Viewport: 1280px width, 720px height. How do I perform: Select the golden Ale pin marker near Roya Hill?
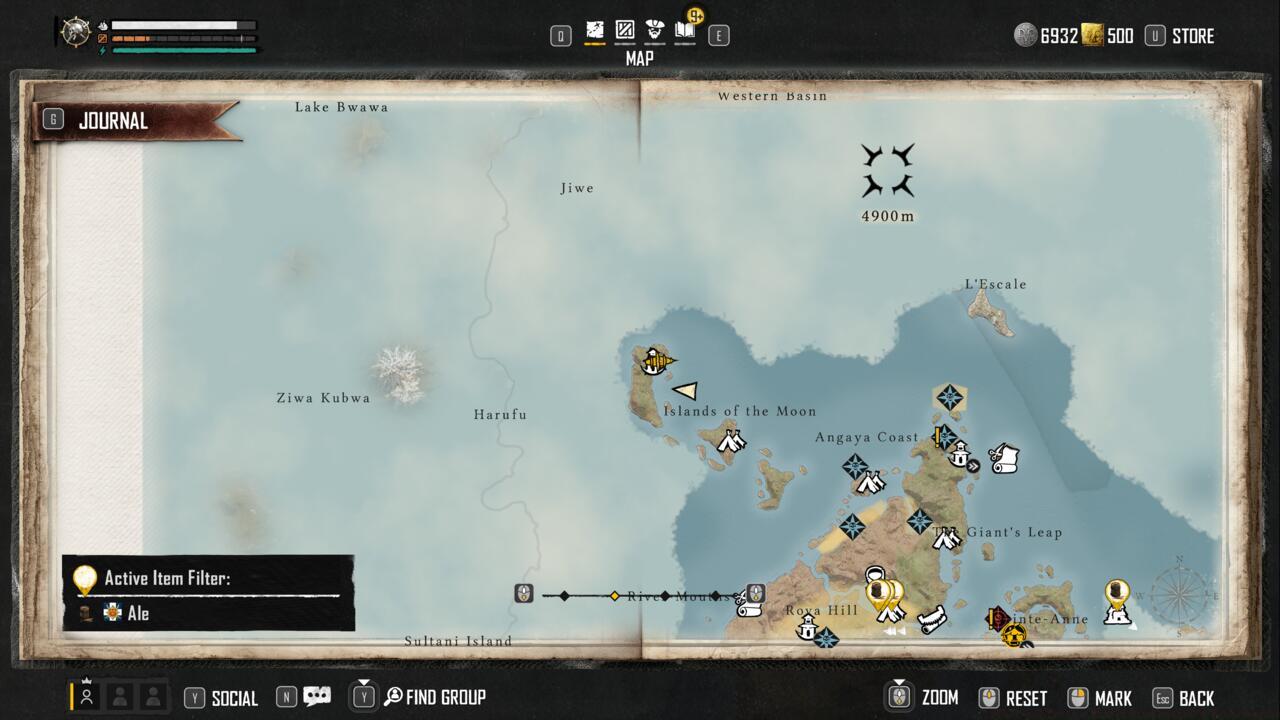point(878,591)
